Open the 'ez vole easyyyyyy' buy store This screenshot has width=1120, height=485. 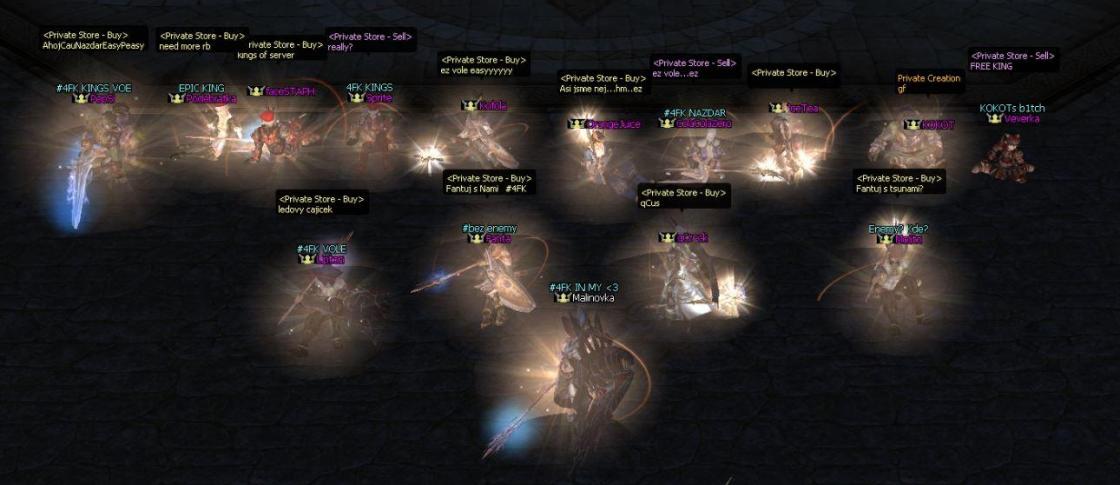(483, 65)
